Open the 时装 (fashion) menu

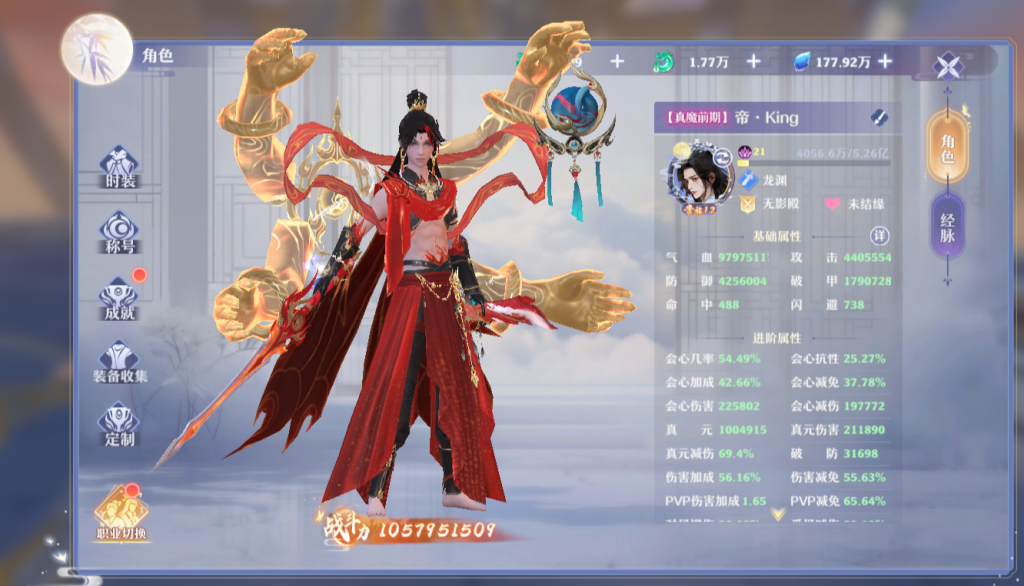click(119, 167)
